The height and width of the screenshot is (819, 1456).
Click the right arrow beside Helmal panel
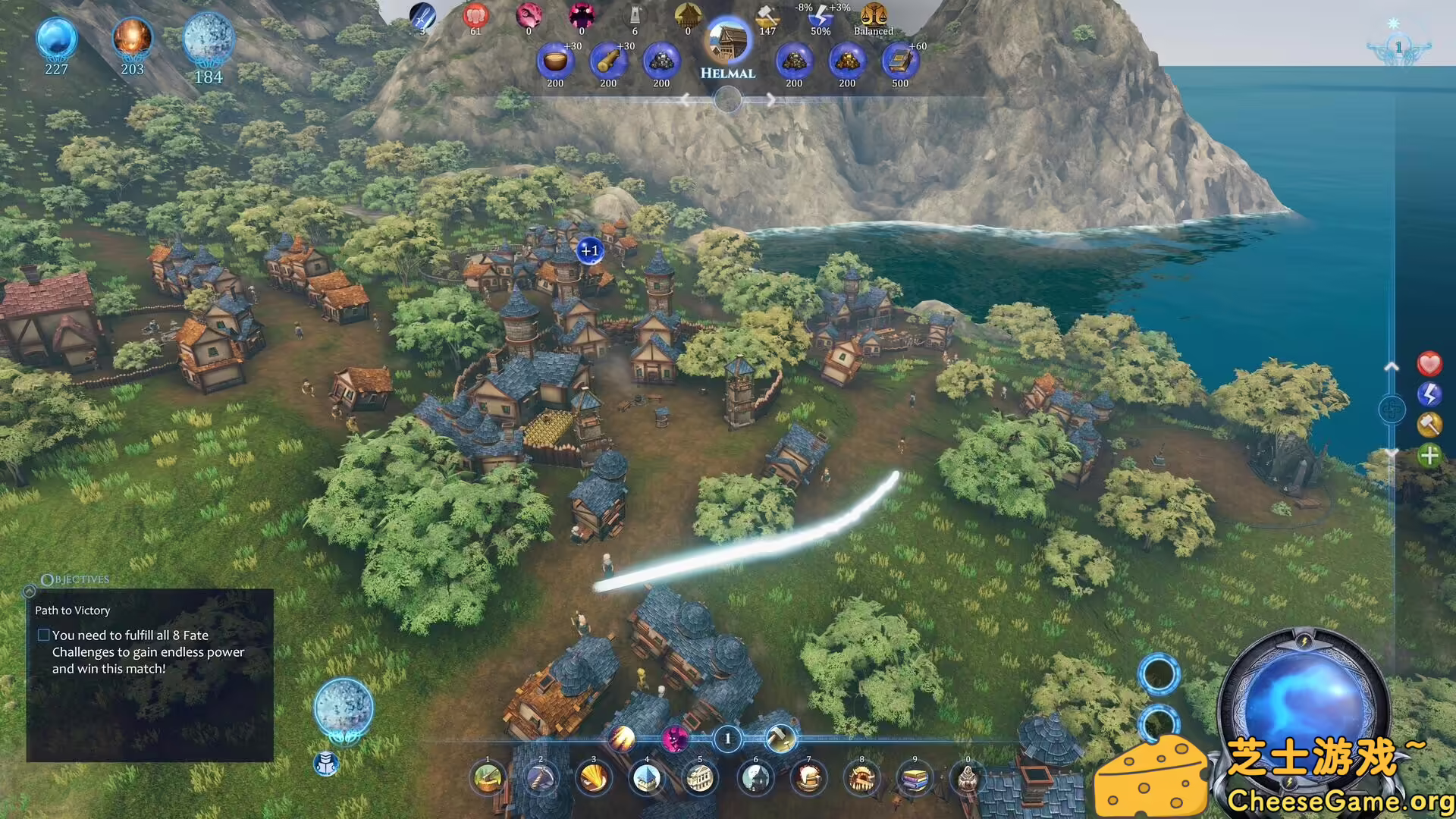pyautogui.click(x=772, y=99)
